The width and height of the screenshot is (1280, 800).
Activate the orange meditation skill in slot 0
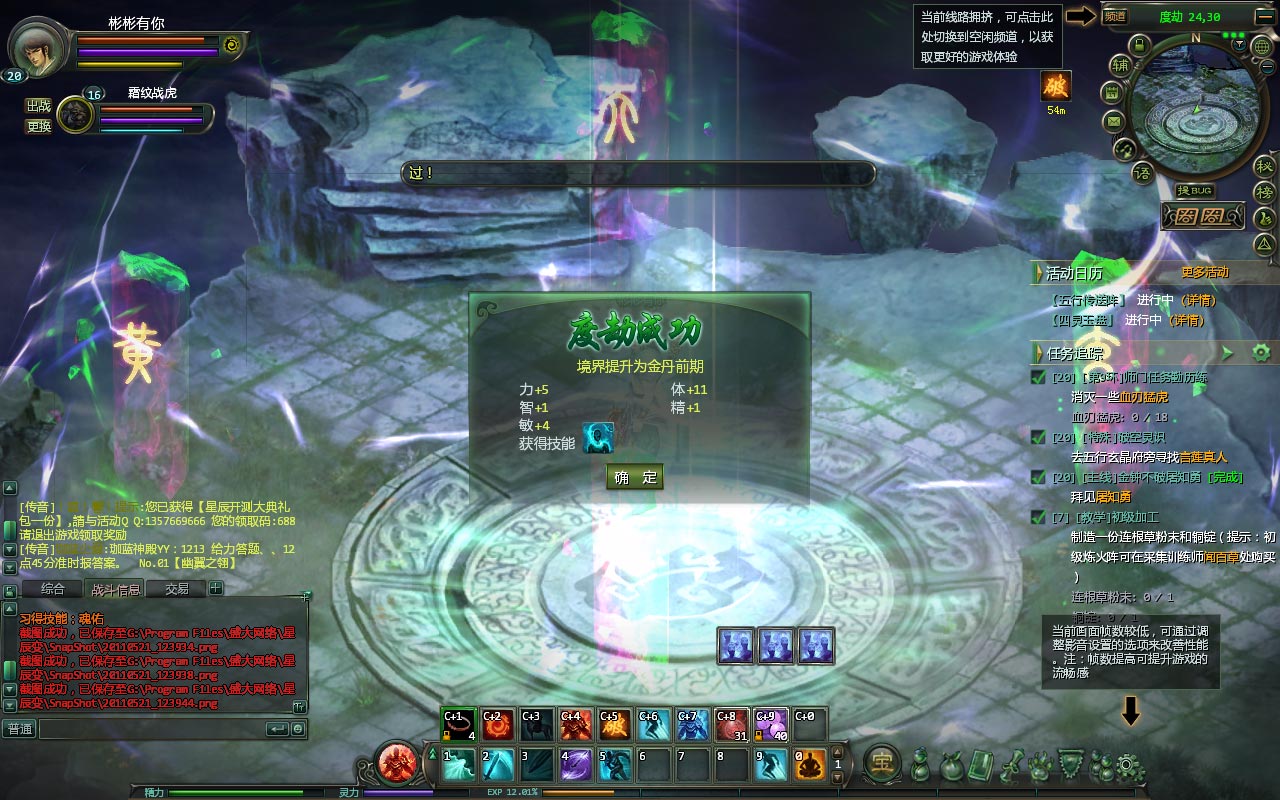tap(810, 765)
